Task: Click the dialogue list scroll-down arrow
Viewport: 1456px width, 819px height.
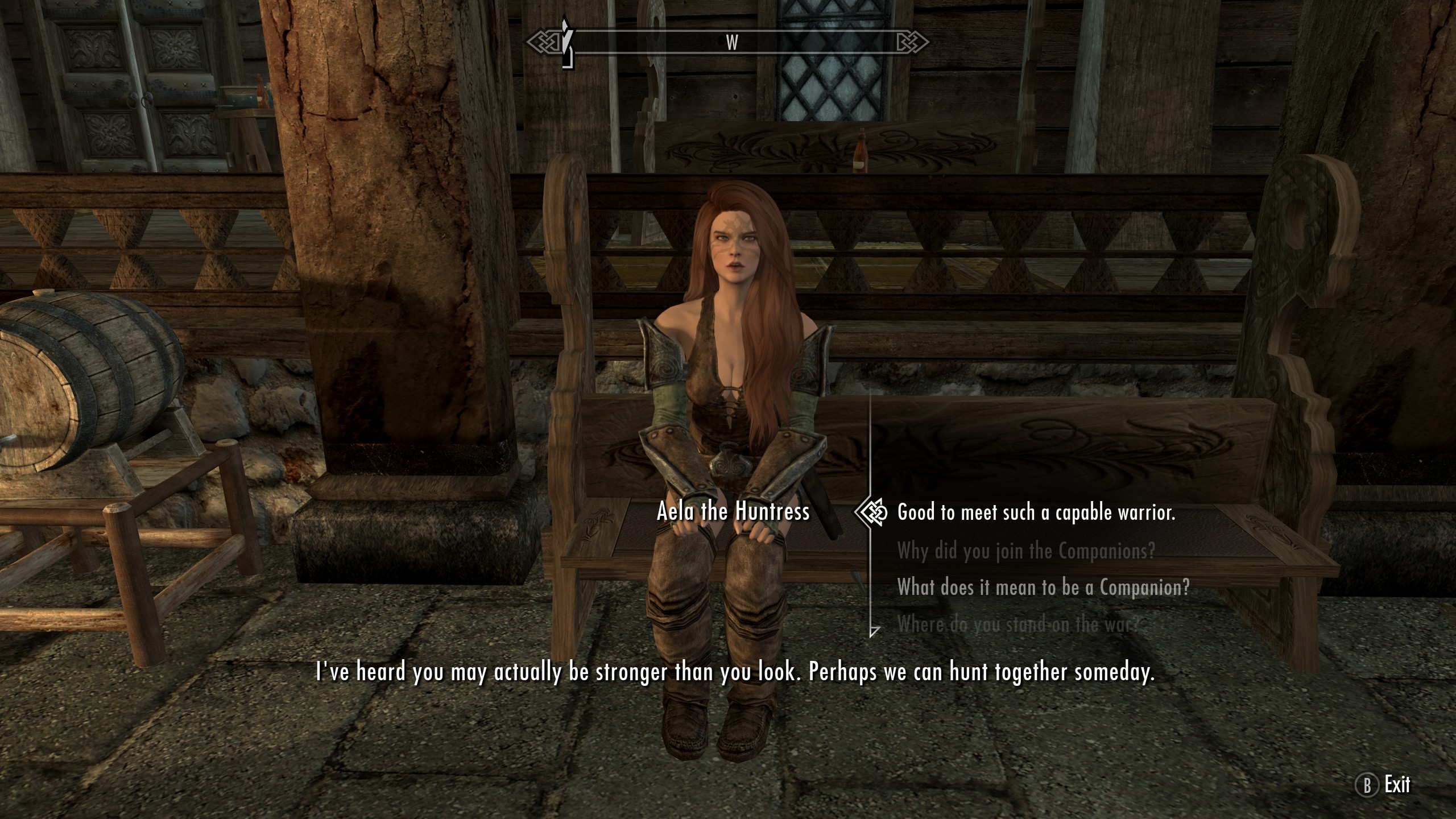Action: coord(874,631)
